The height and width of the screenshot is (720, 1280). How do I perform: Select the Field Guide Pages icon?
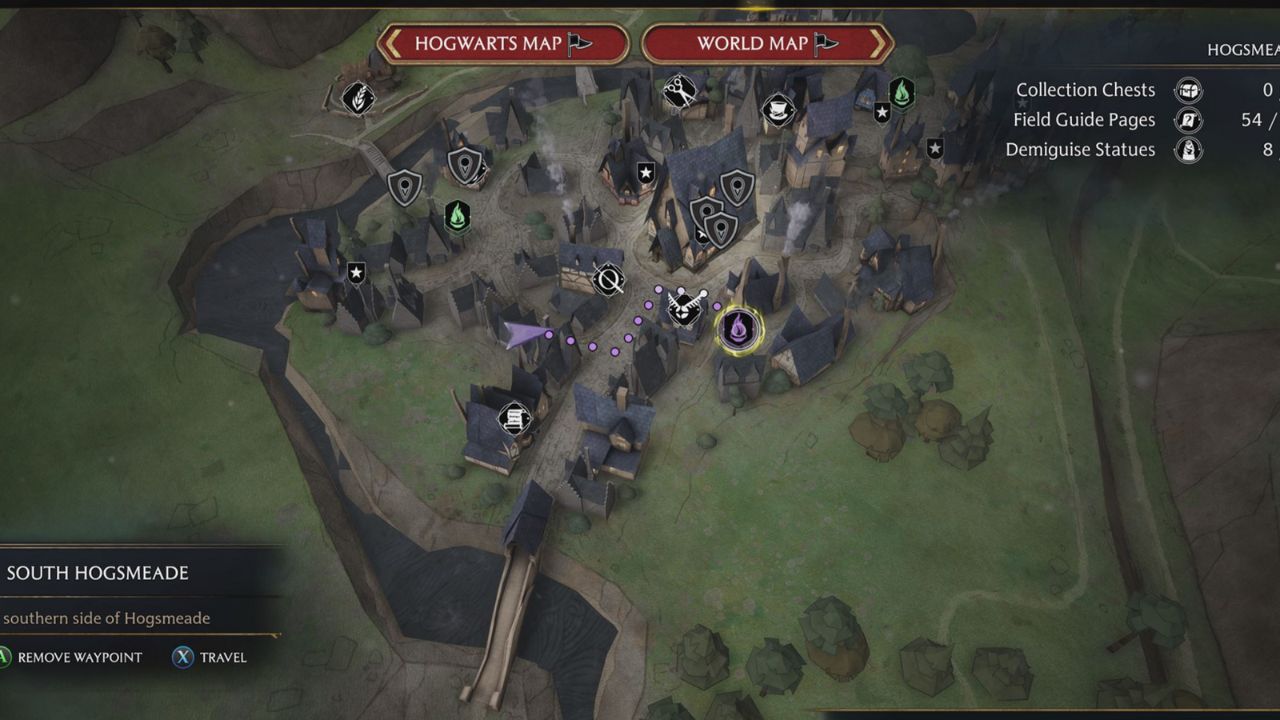[1188, 120]
